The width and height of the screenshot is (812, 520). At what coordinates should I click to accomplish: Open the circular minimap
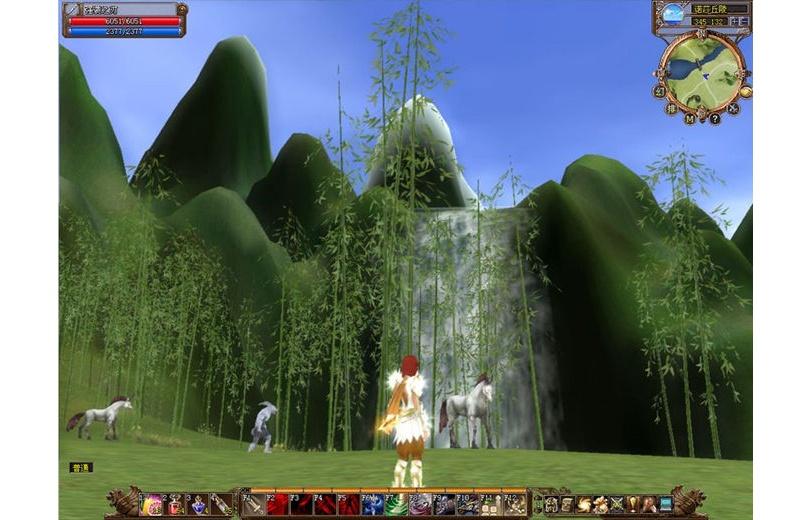pos(702,72)
